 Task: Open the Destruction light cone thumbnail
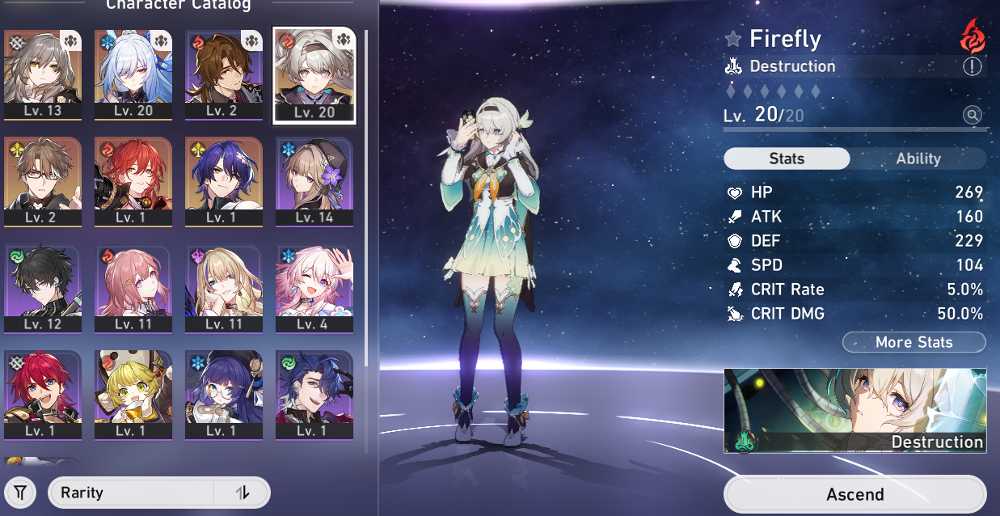[x=855, y=410]
